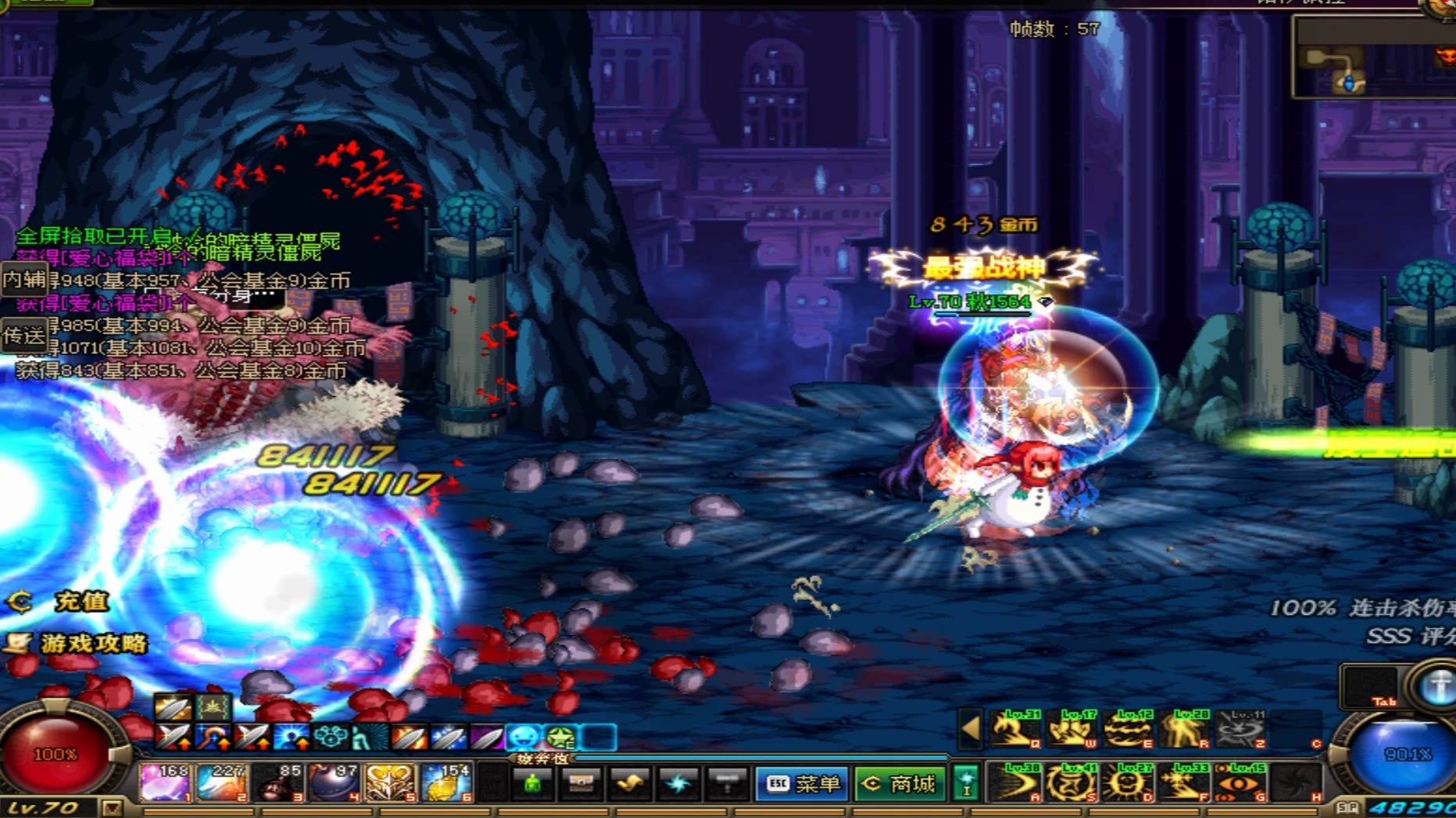Open the dungeon minimap

1372,59
